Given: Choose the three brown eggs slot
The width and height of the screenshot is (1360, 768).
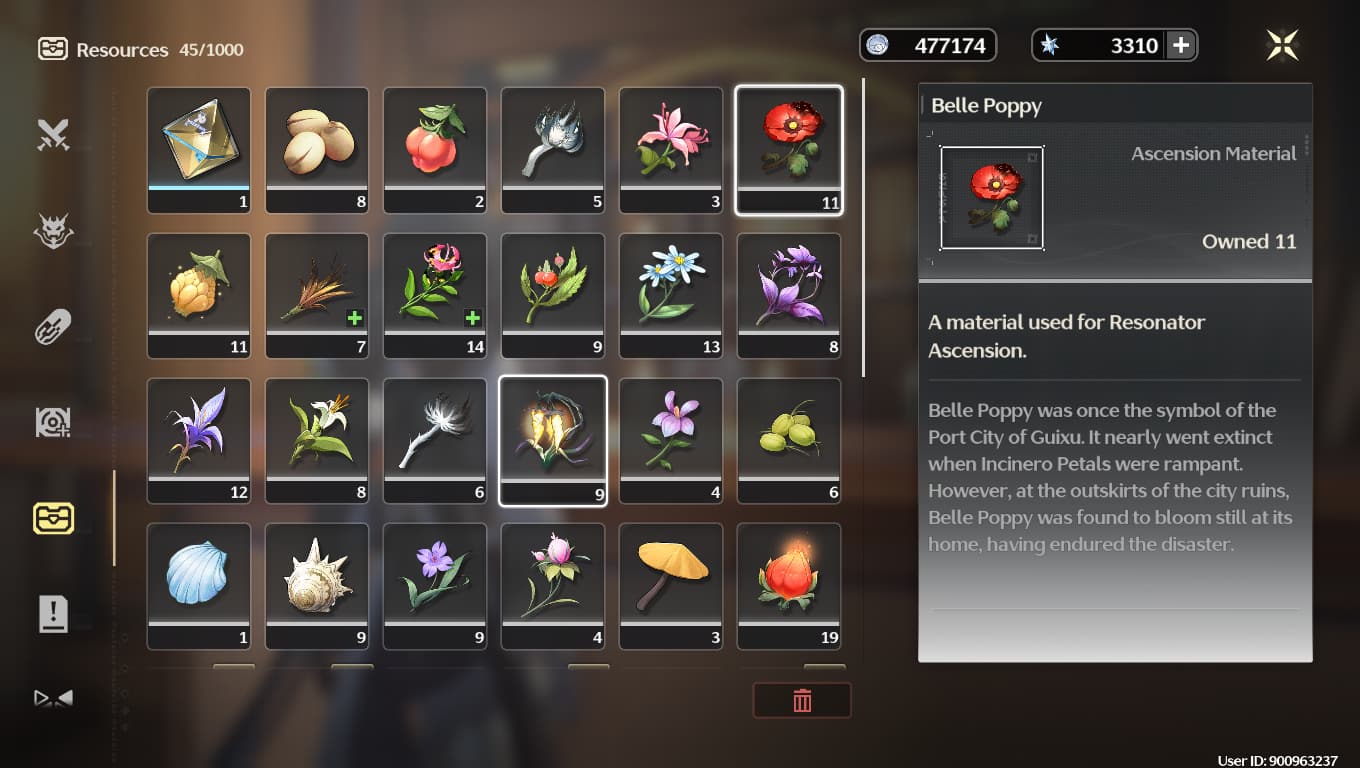Looking at the screenshot, I should tap(317, 150).
